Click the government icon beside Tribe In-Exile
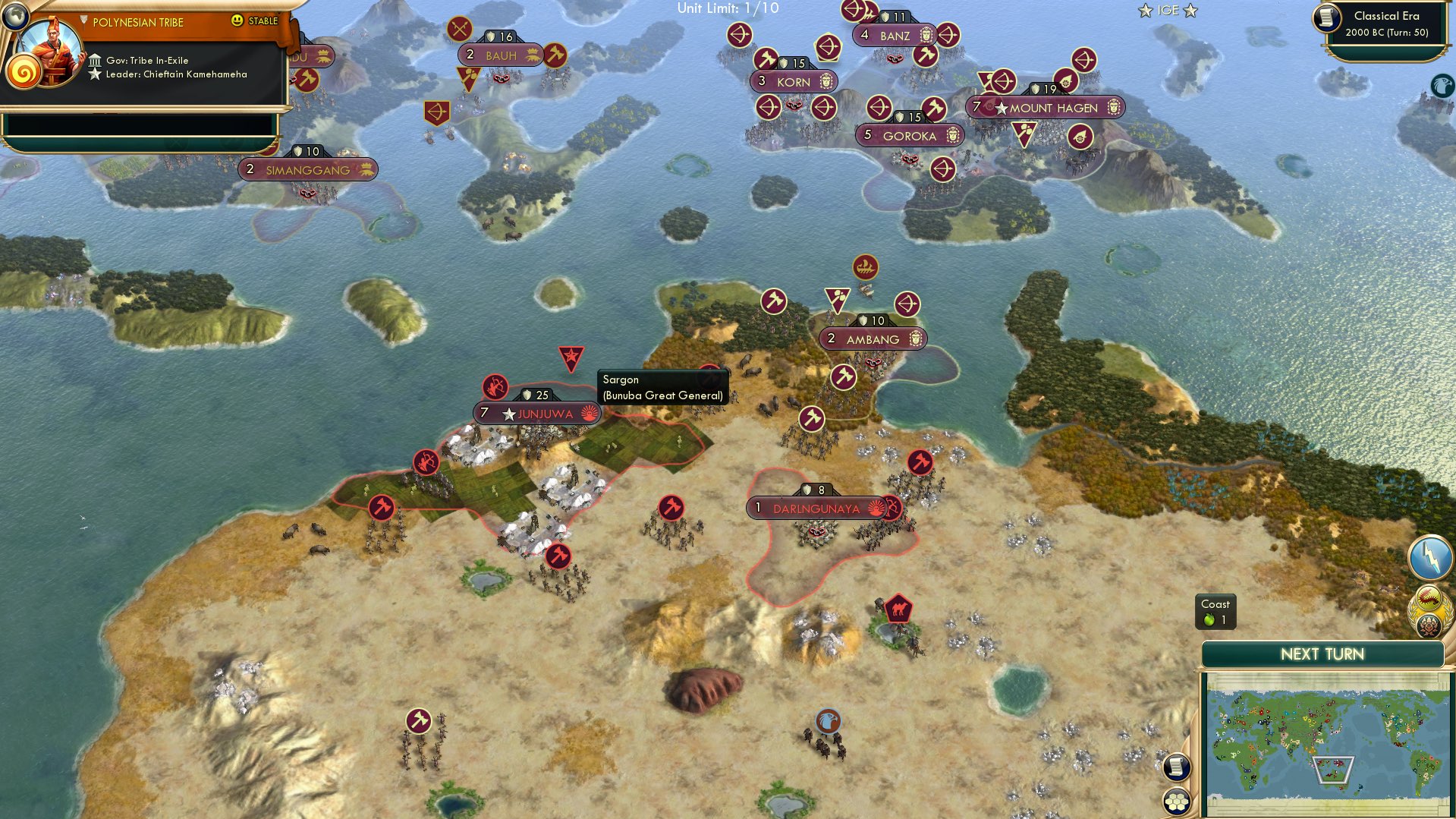The width and height of the screenshot is (1456, 819). tap(95, 60)
